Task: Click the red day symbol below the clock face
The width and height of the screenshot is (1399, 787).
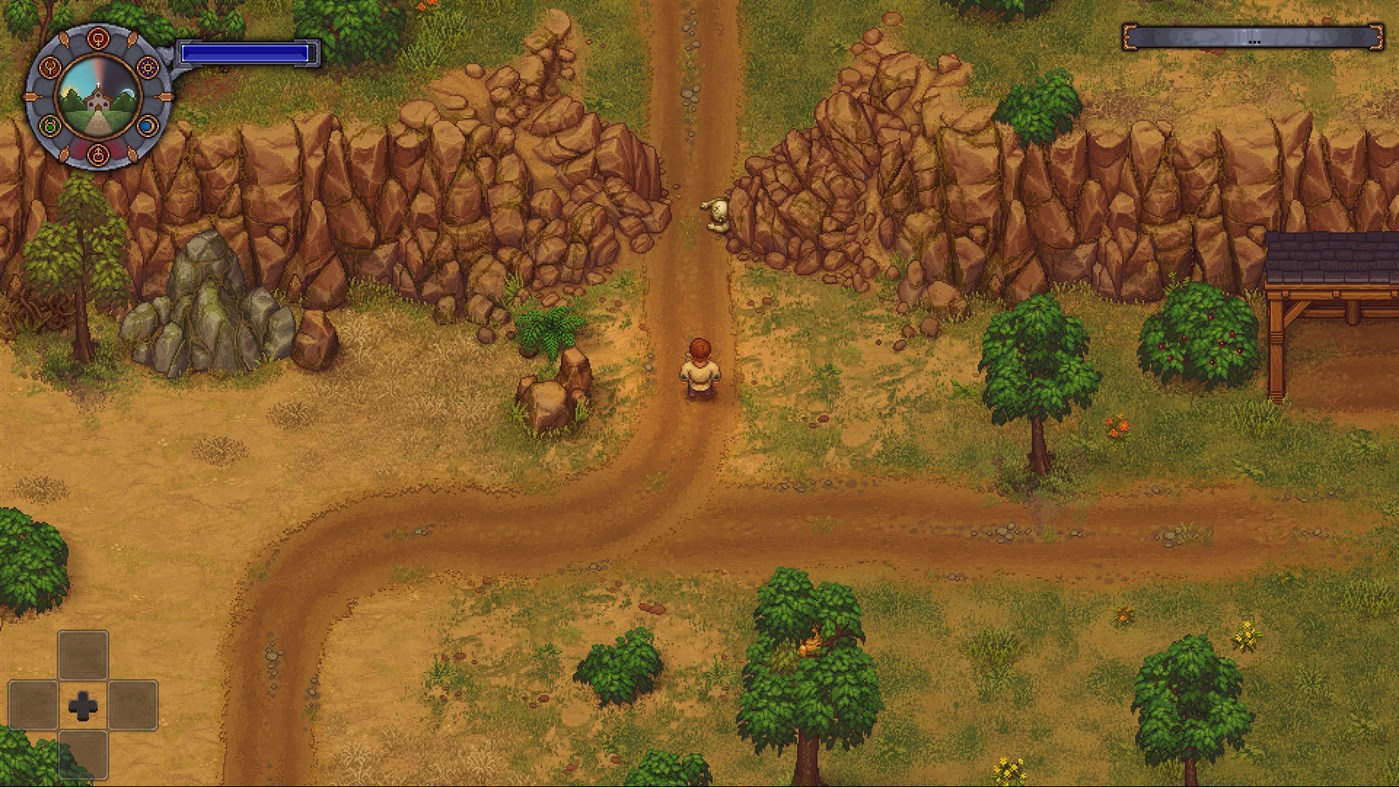Action: pos(99,154)
